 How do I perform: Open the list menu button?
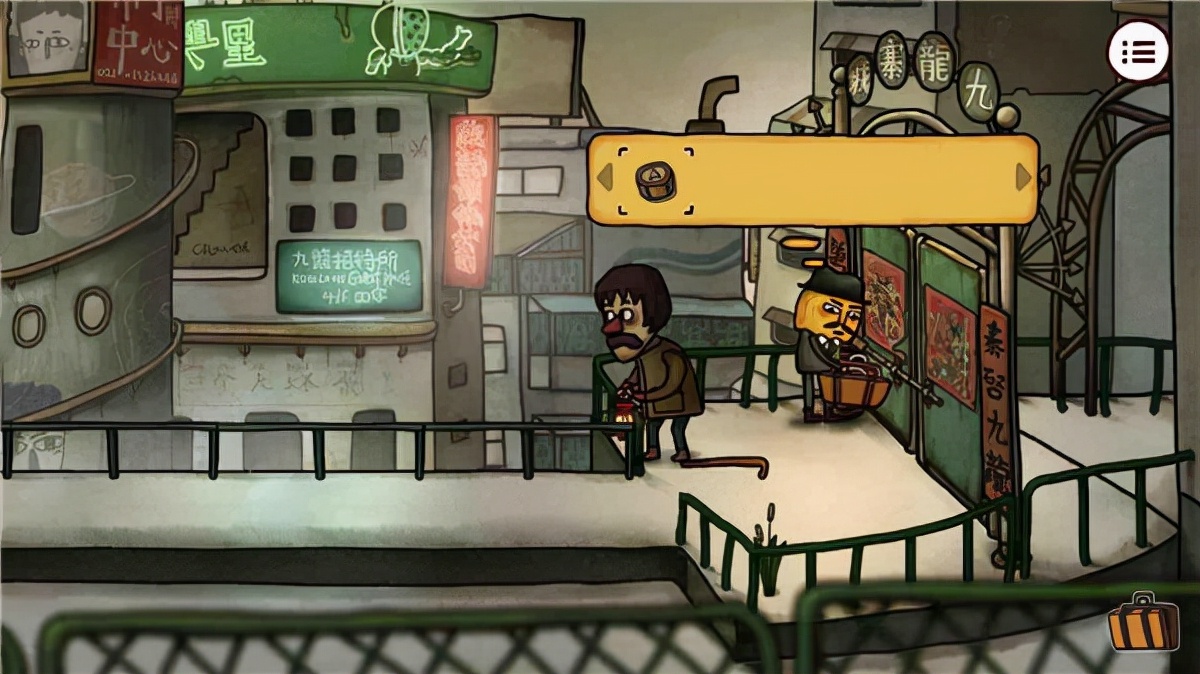[1138, 53]
